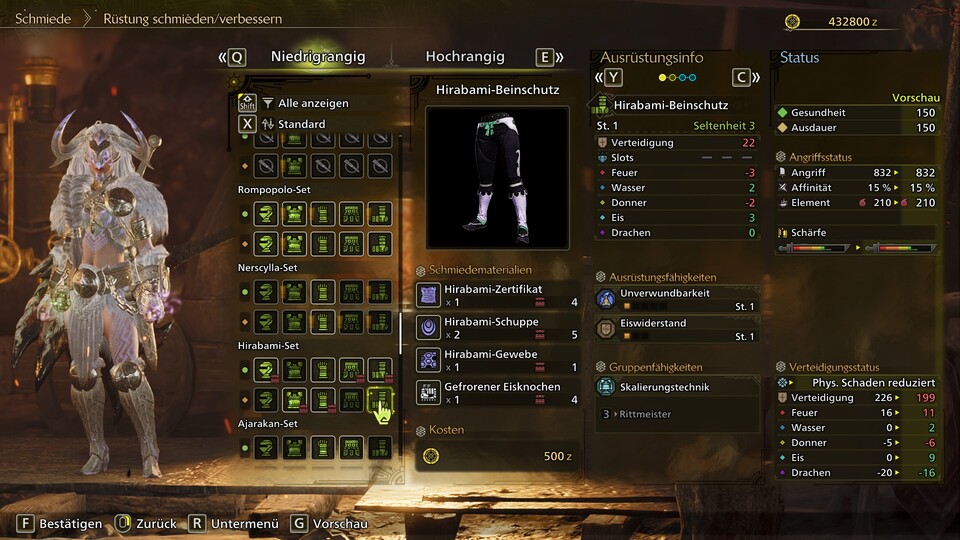Go back with the Zurück button
The height and width of the screenshot is (540, 960).
click(x=146, y=523)
